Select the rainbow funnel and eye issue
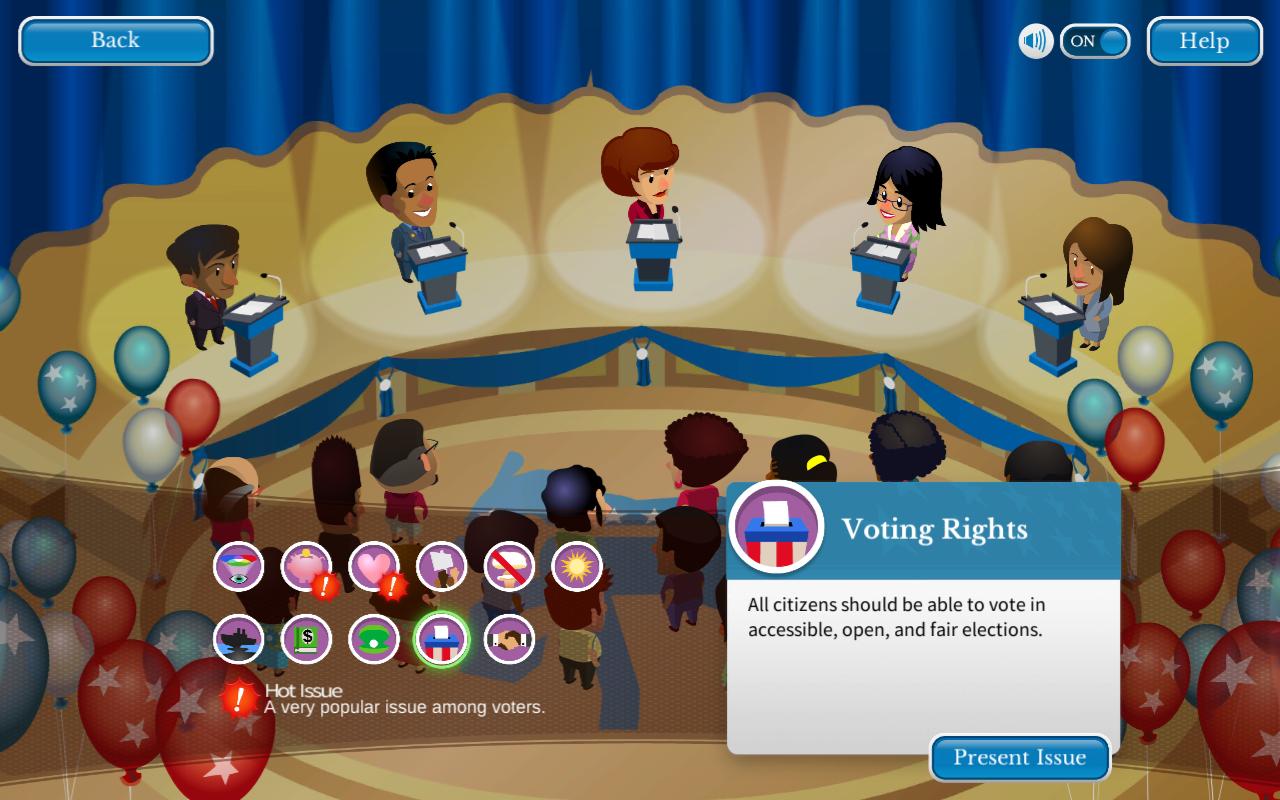The image size is (1280, 800). tap(238, 567)
